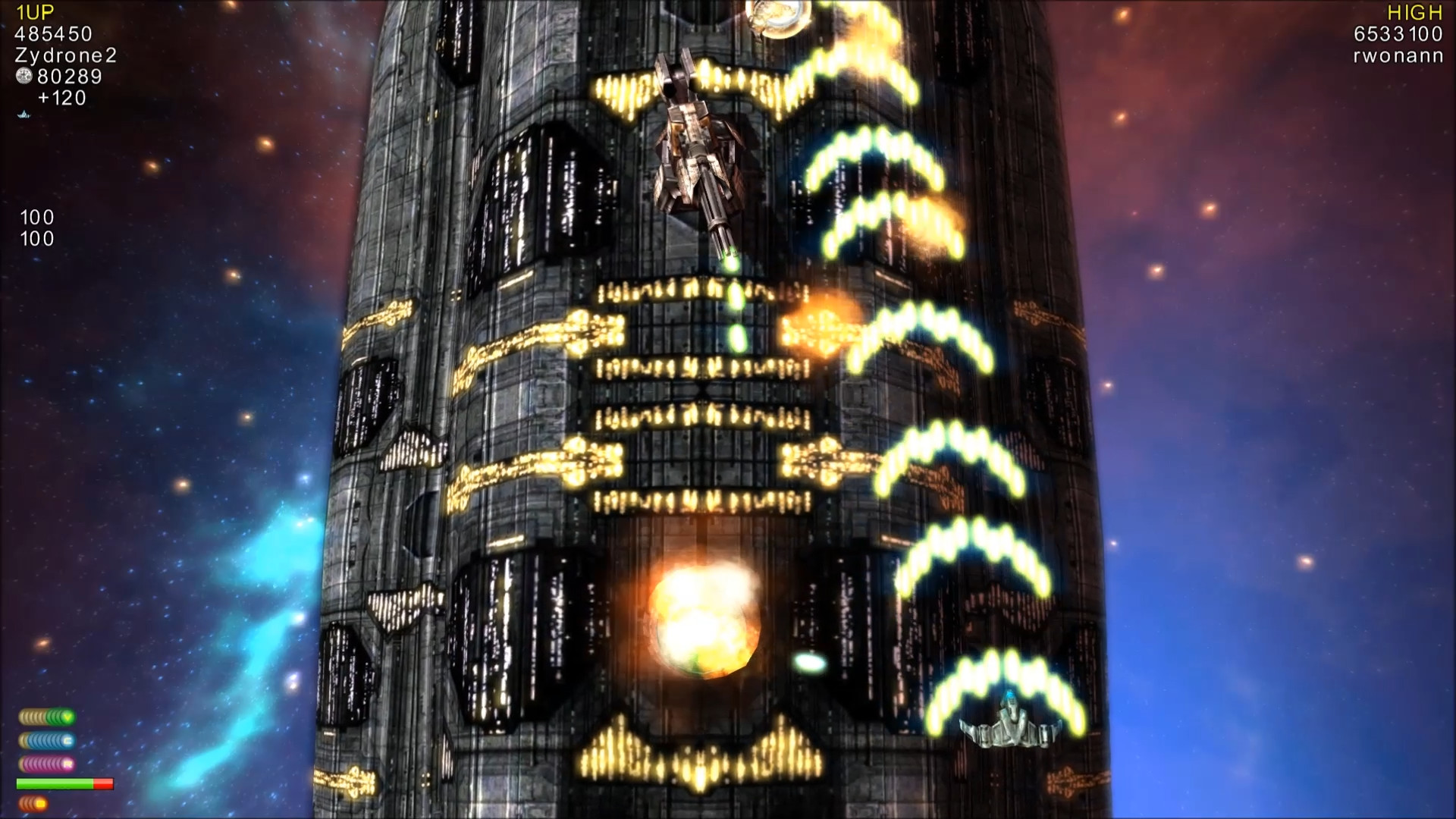1456x819 pixels.
Task: Click the glowing V weapon letter badge
Action: point(67,717)
